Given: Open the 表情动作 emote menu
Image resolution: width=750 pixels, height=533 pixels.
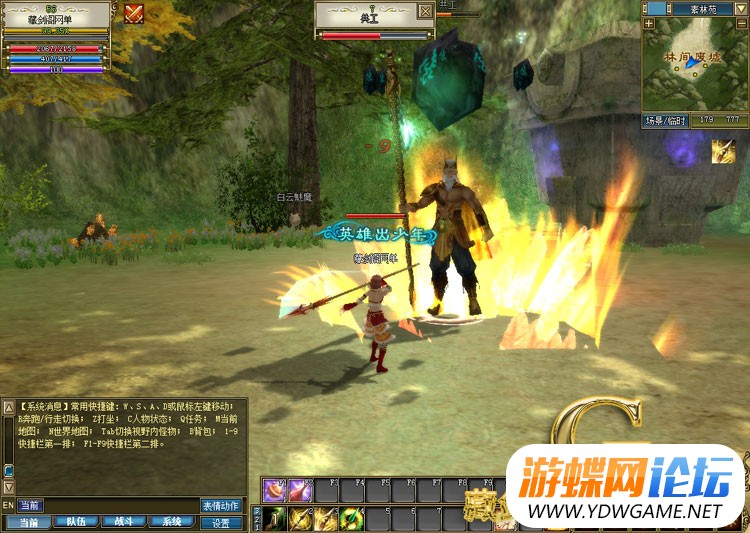Looking at the screenshot, I should pyautogui.click(x=221, y=505).
